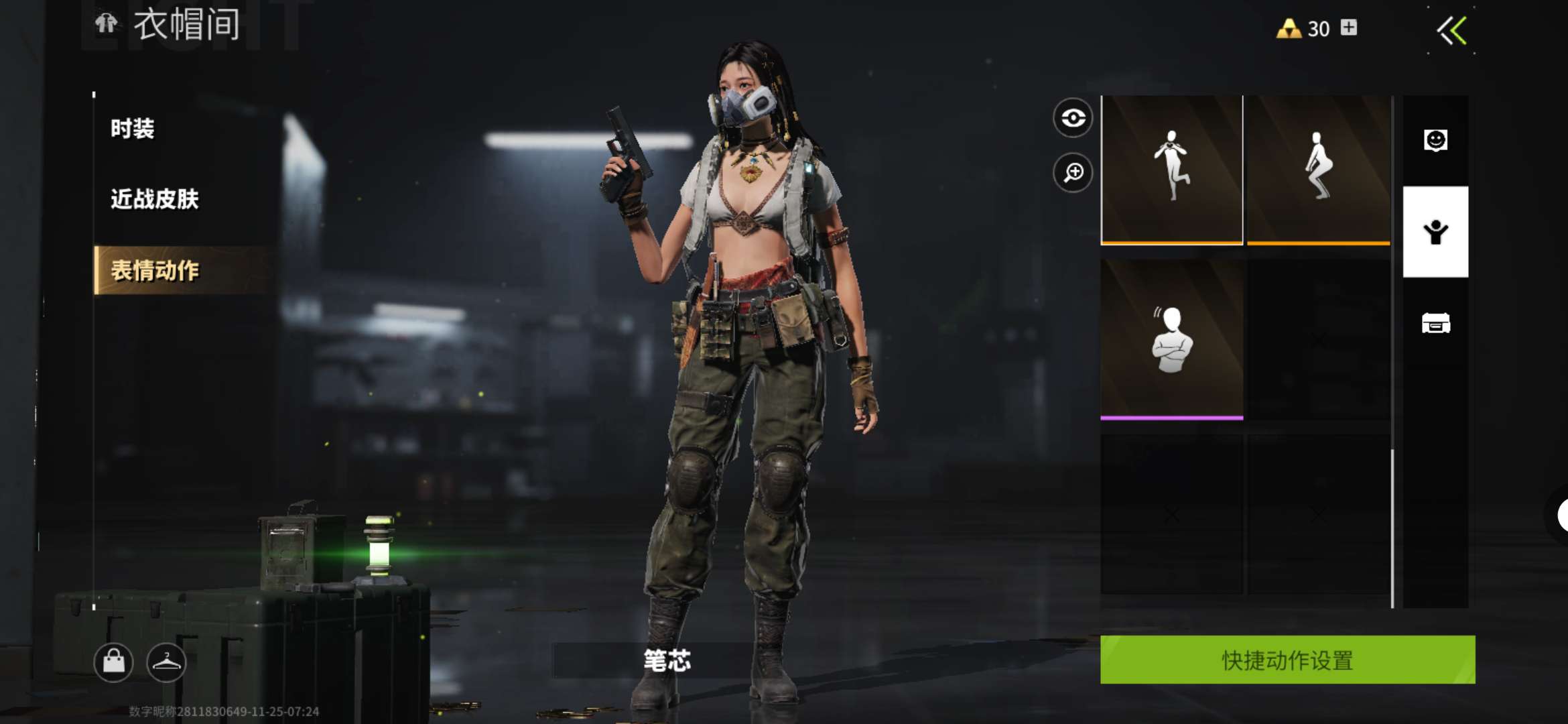The height and width of the screenshot is (724, 1568).
Task: Open 快捷动作设置 quick action settings
Action: (x=1287, y=660)
